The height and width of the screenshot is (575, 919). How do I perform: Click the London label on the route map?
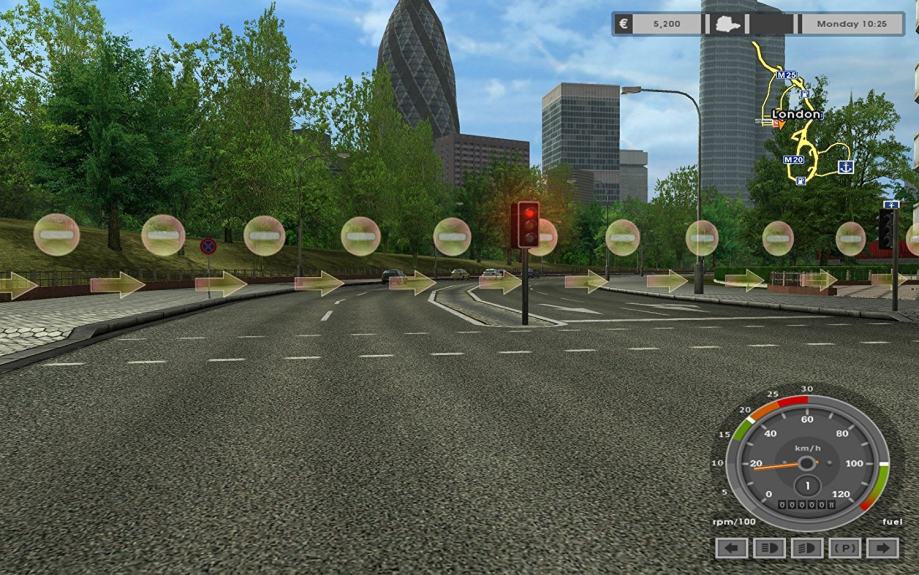[797, 114]
